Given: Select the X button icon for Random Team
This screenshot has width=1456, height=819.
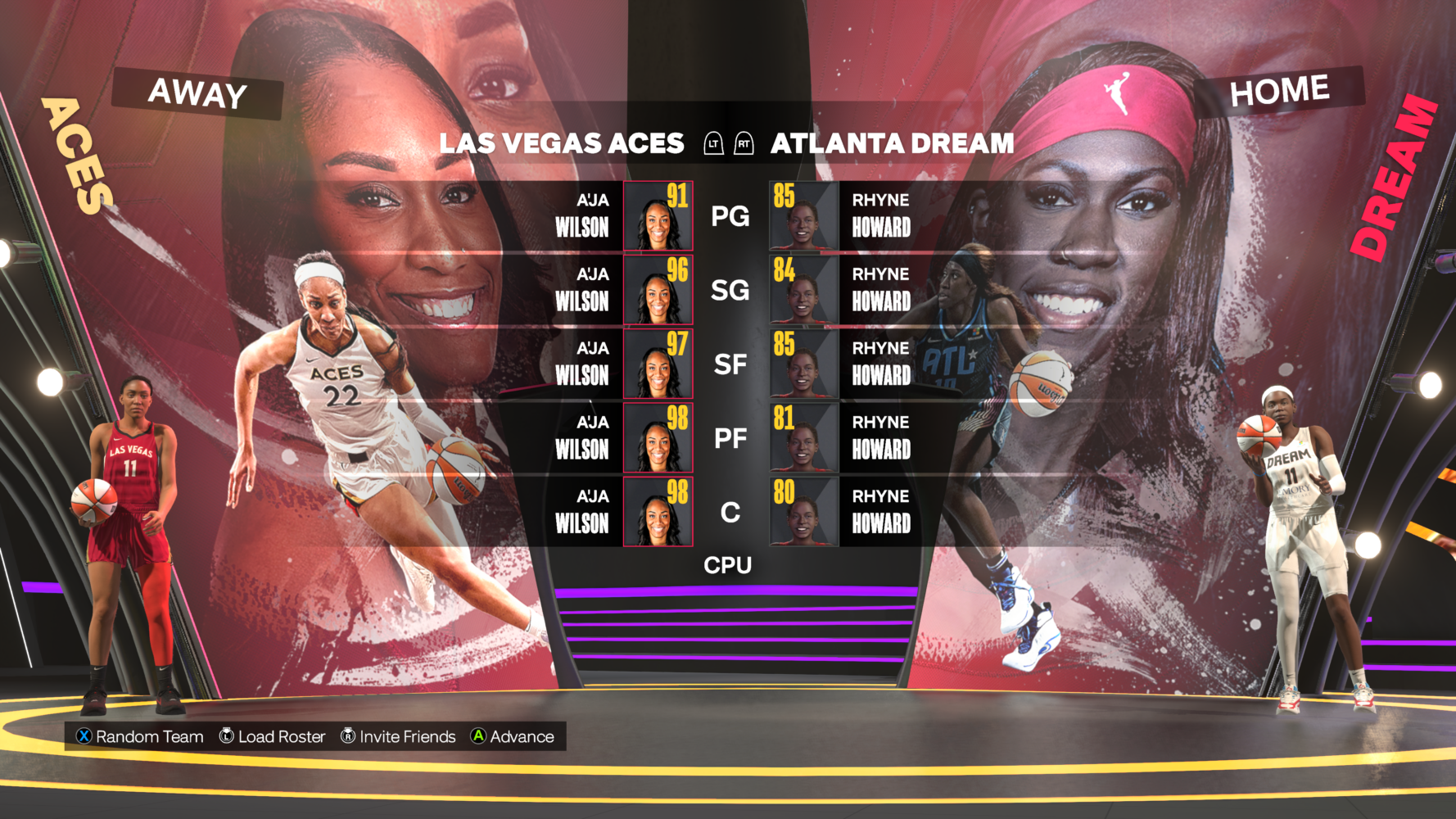Looking at the screenshot, I should [x=82, y=736].
